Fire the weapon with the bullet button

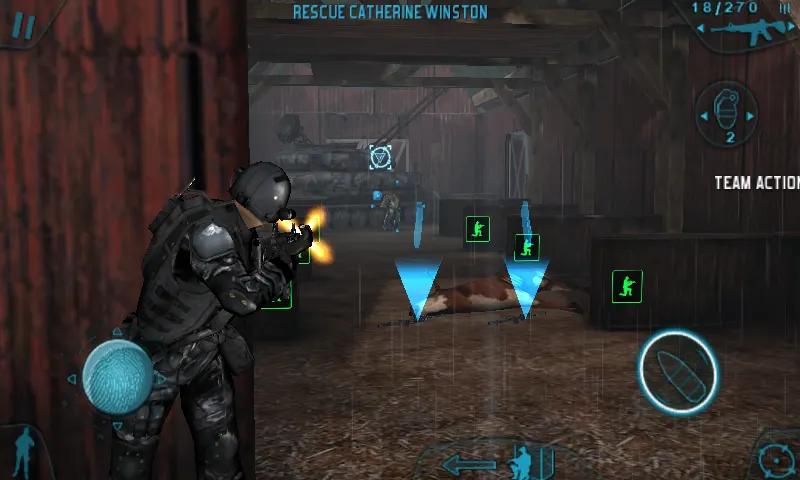[x=678, y=371]
